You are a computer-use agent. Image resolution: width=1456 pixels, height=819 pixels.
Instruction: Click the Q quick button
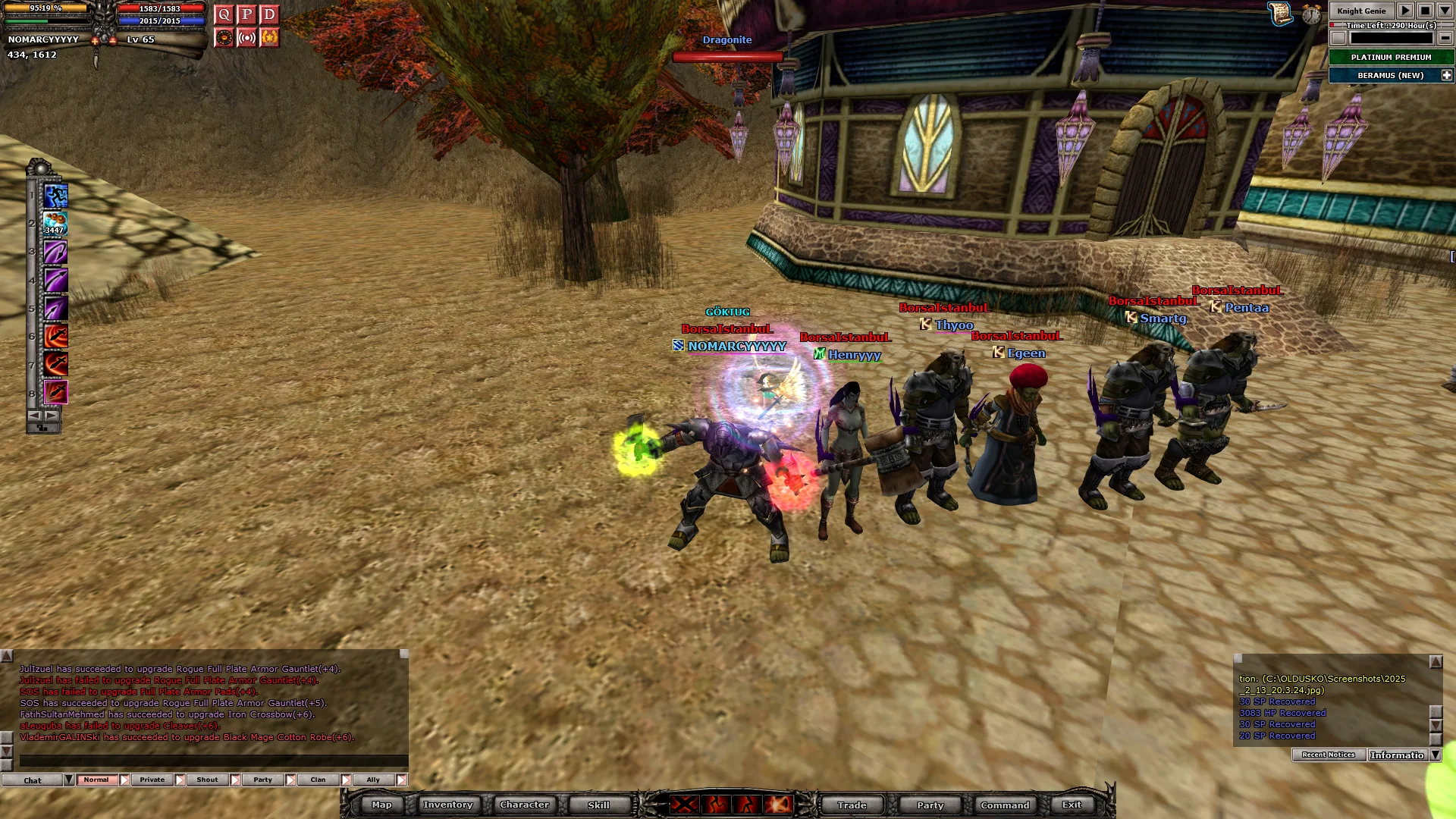[224, 14]
